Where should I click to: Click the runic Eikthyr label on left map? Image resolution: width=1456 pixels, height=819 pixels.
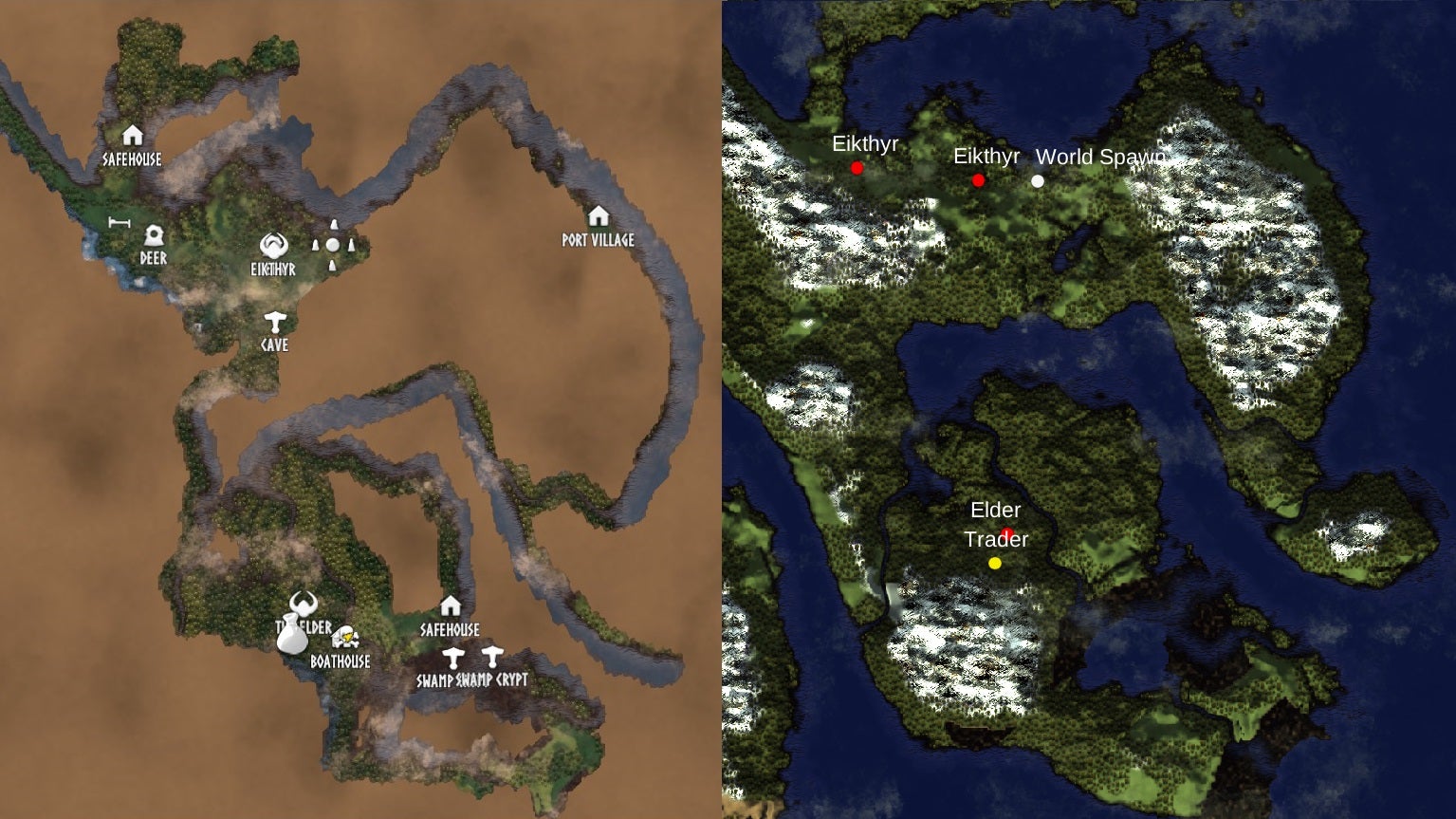(273, 270)
